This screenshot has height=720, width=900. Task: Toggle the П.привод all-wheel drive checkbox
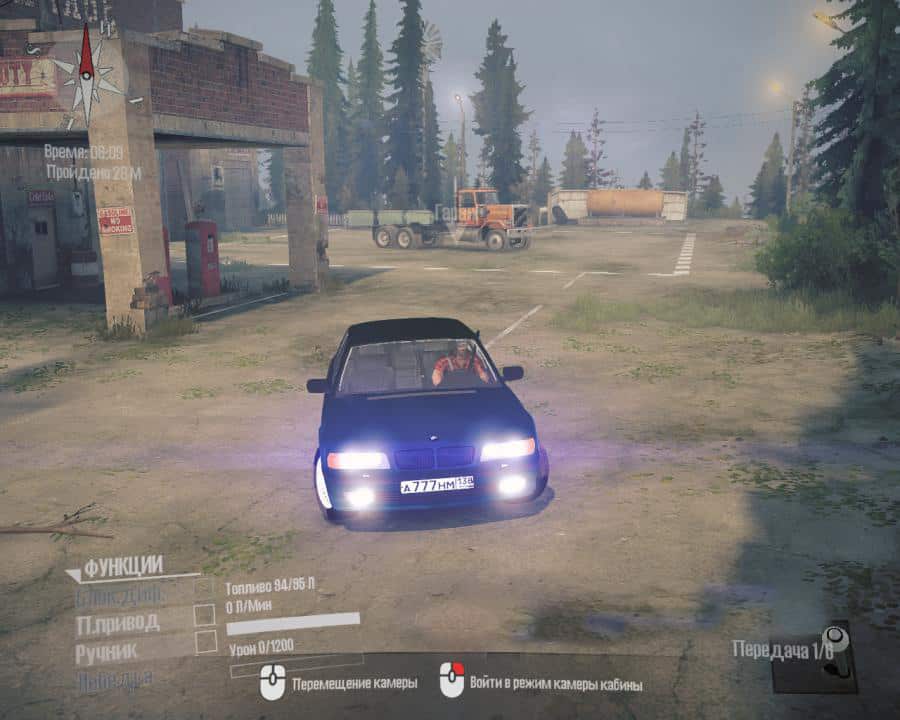click(204, 615)
